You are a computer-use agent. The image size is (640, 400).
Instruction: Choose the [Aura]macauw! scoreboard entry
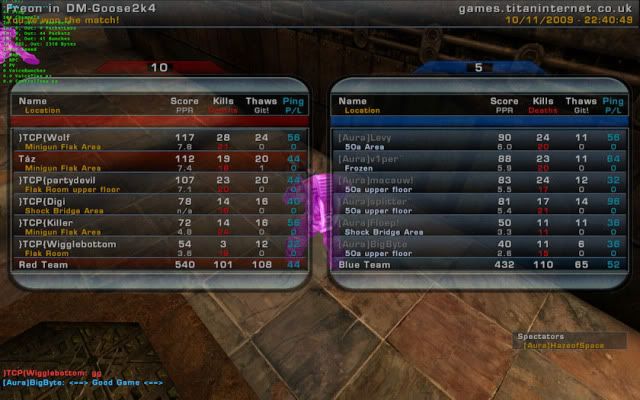coord(478,184)
